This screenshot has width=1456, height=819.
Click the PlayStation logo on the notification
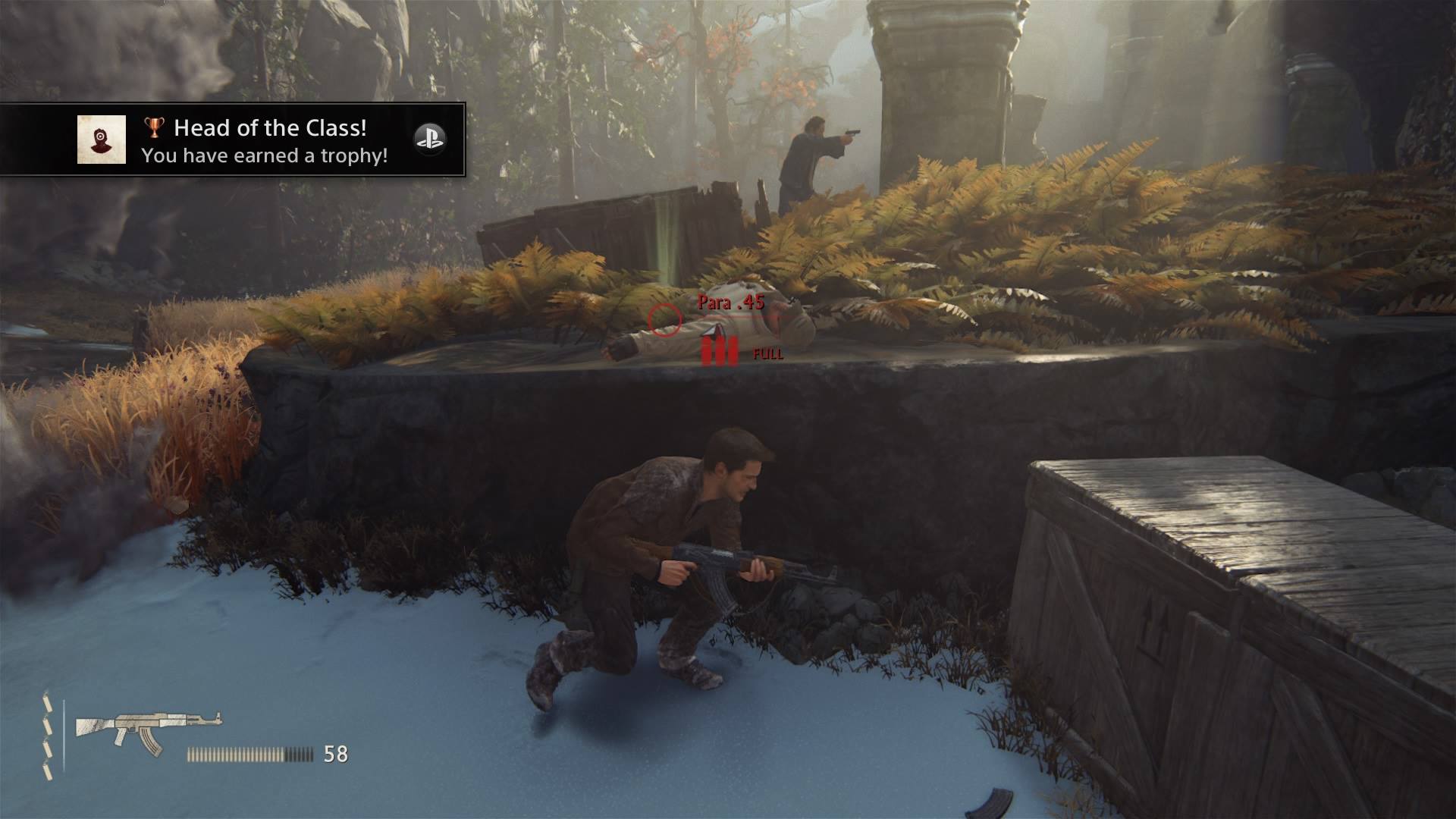tap(429, 139)
